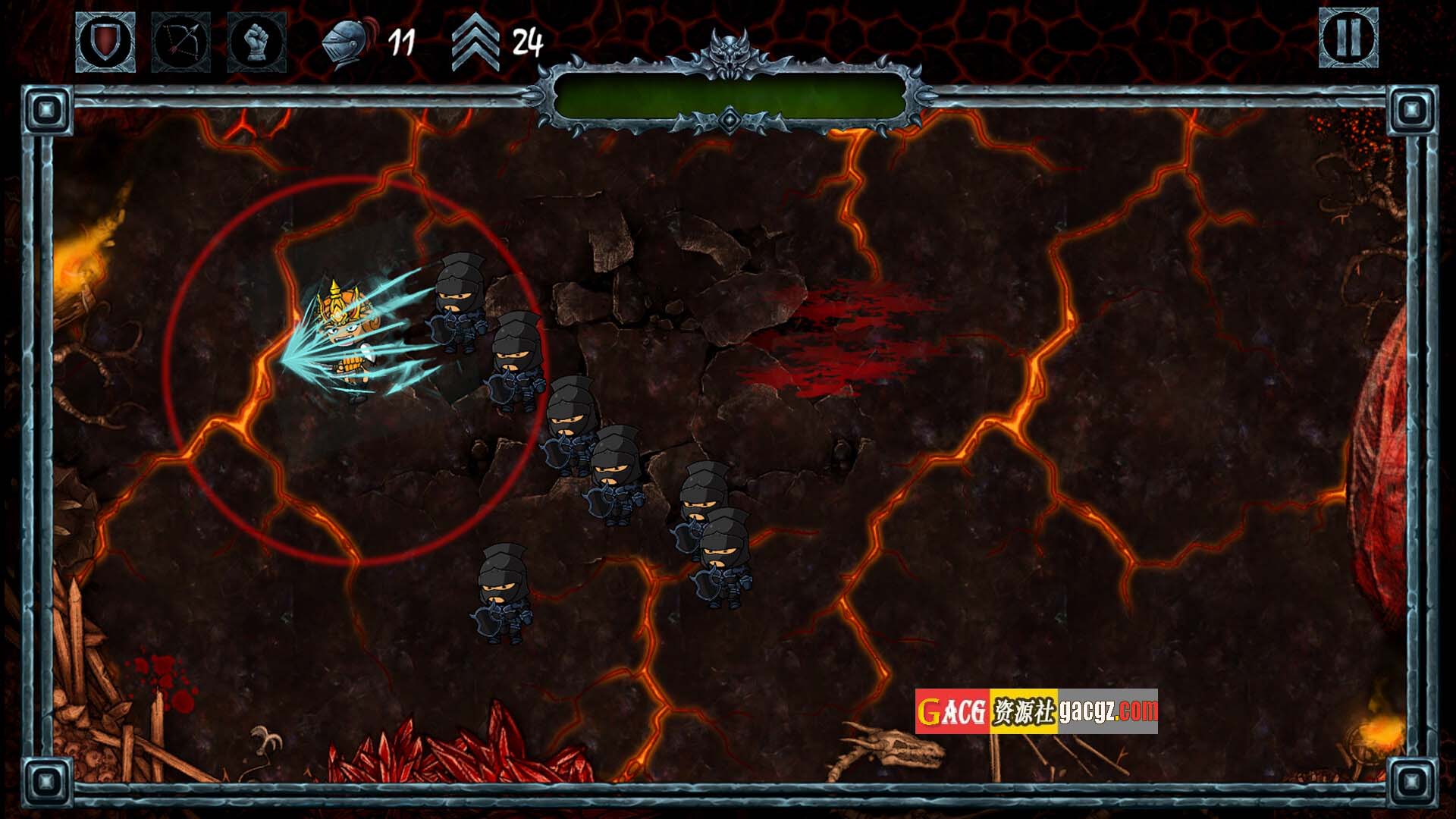Trigger the clenched fist ability
The height and width of the screenshot is (819, 1456).
click(256, 42)
